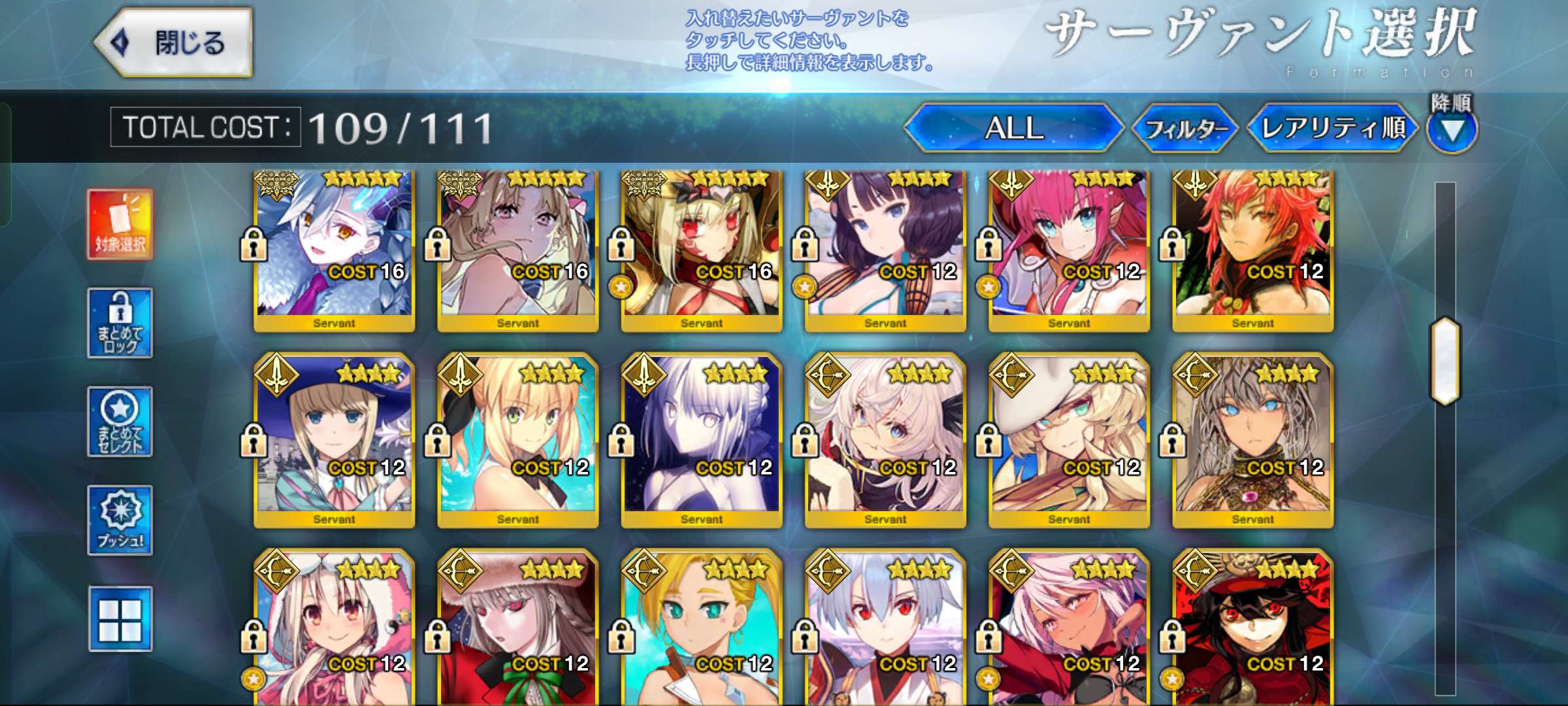Change the レアリティ順 sort order
This screenshot has width=1568, height=706.
1332,128
